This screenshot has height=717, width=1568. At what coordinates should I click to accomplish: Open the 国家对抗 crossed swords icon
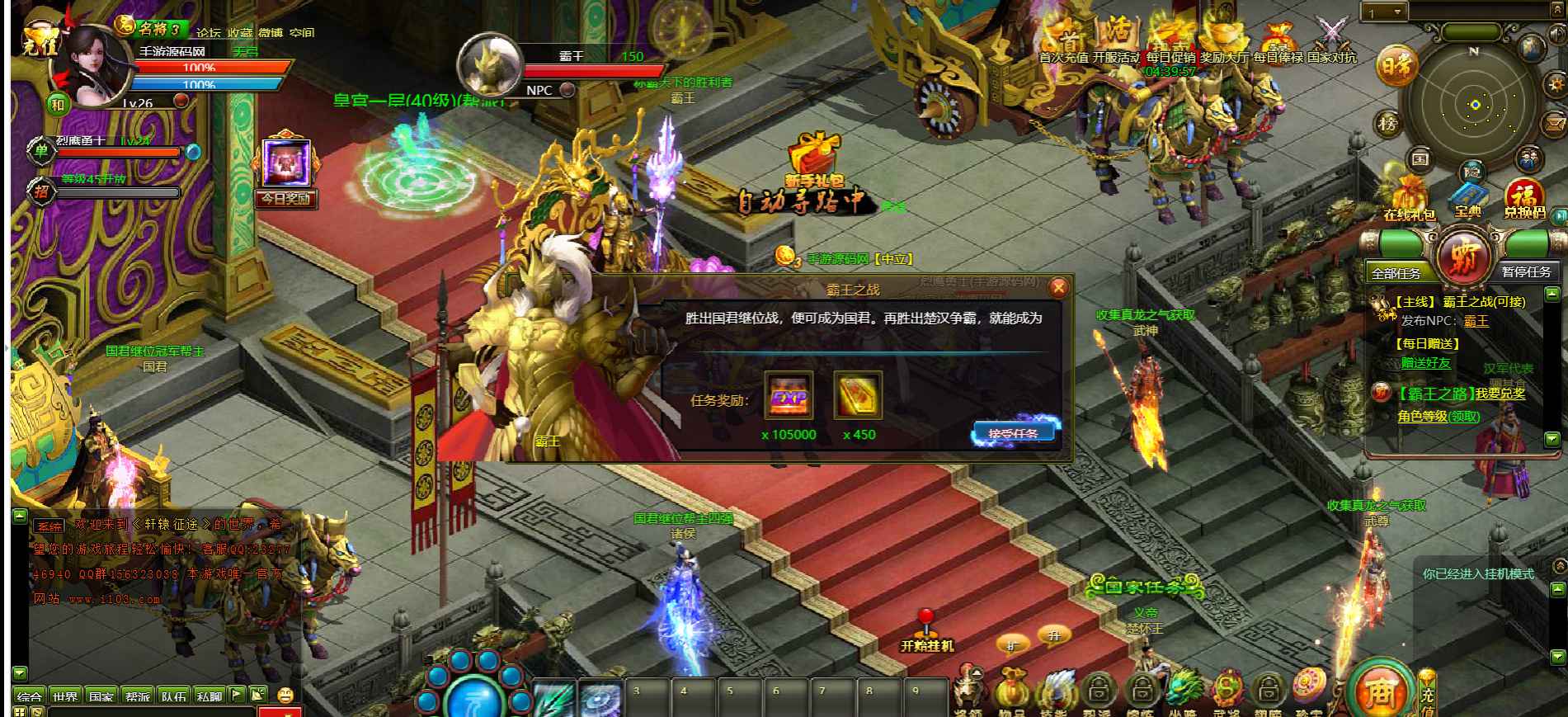pyautogui.click(x=1331, y=41)
